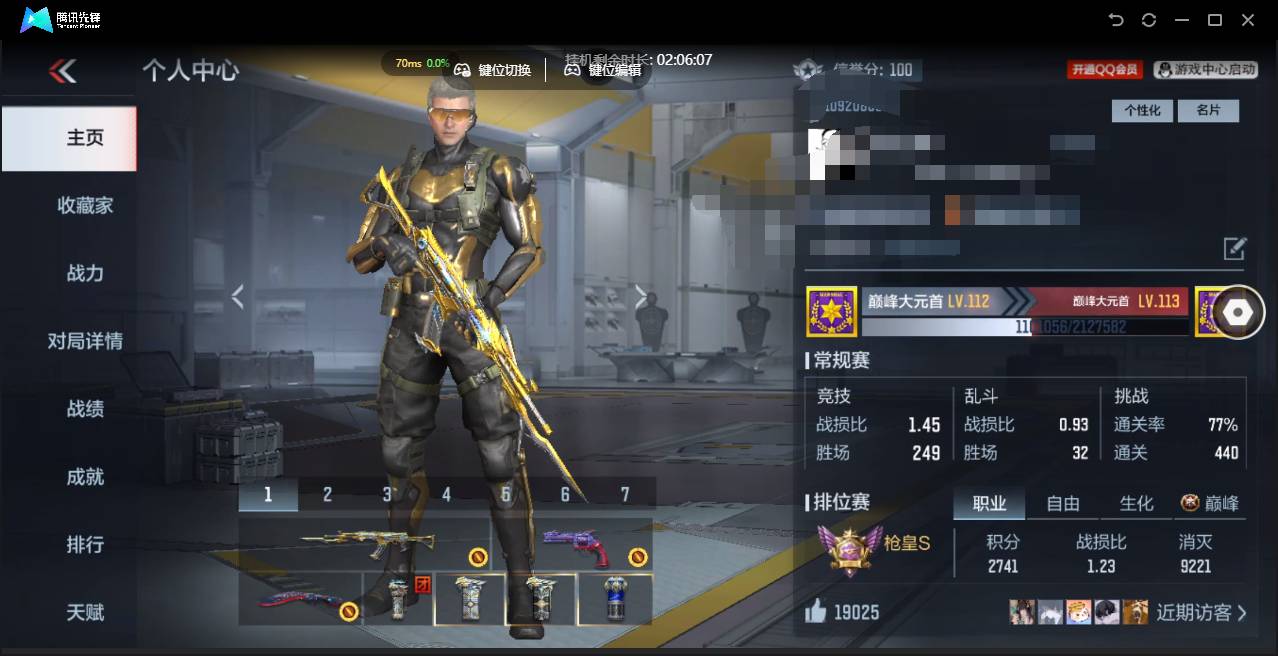Select 战力 in the side menu
Screen dimensions: 1278x656
click(x=85, y=274)
